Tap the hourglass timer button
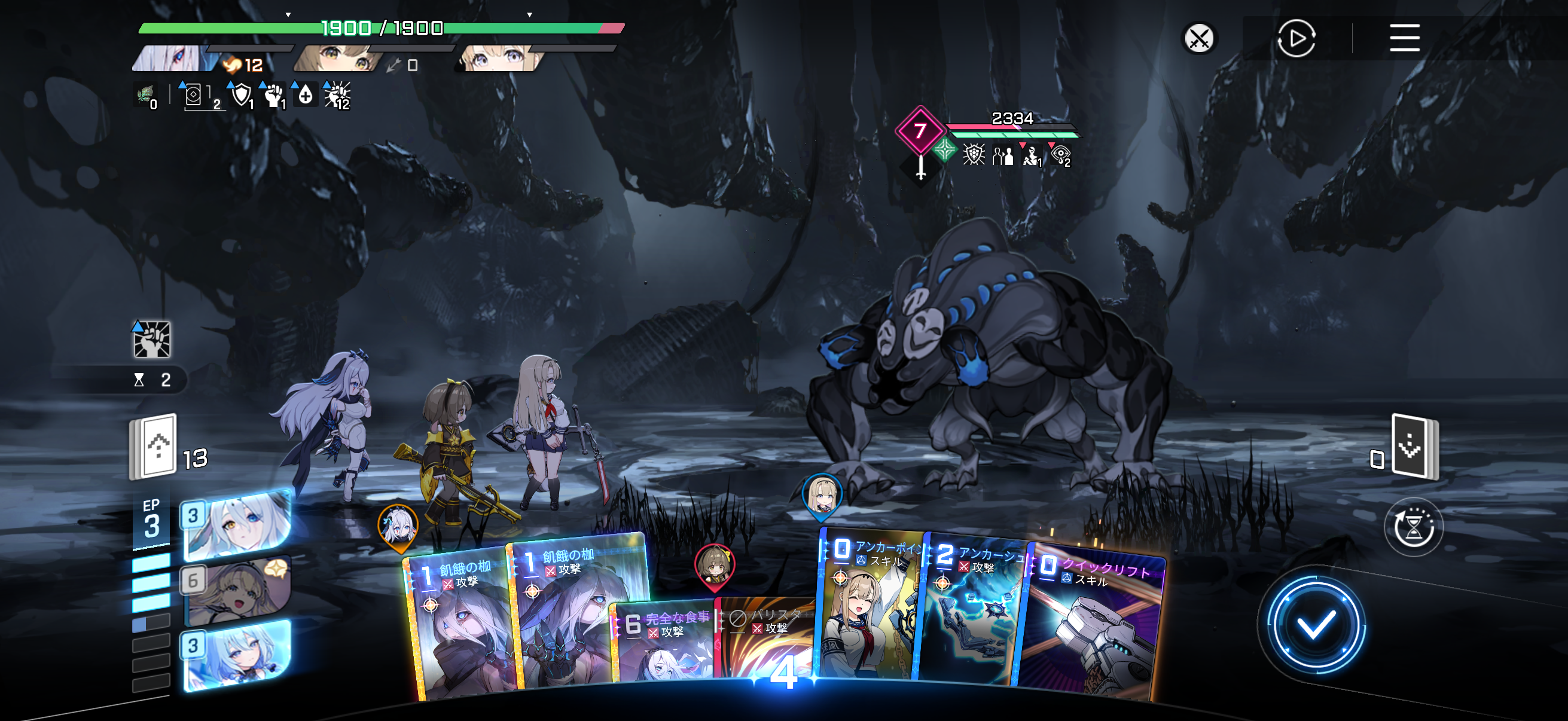1568x721 pixels. (1413, 527)
